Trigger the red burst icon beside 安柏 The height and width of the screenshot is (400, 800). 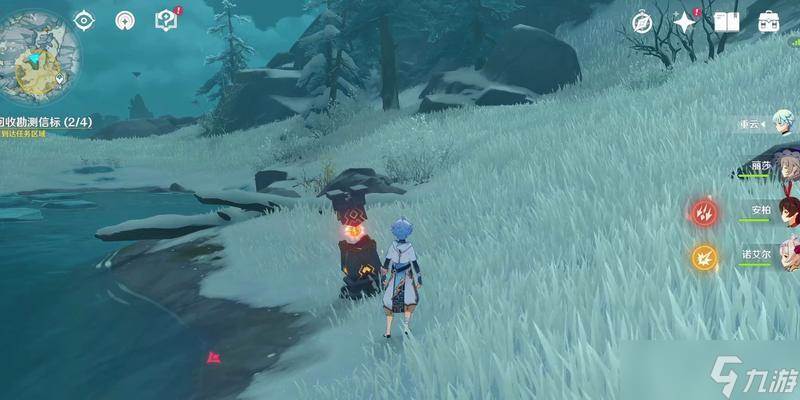pyautogui.click(x=704, y=212)
